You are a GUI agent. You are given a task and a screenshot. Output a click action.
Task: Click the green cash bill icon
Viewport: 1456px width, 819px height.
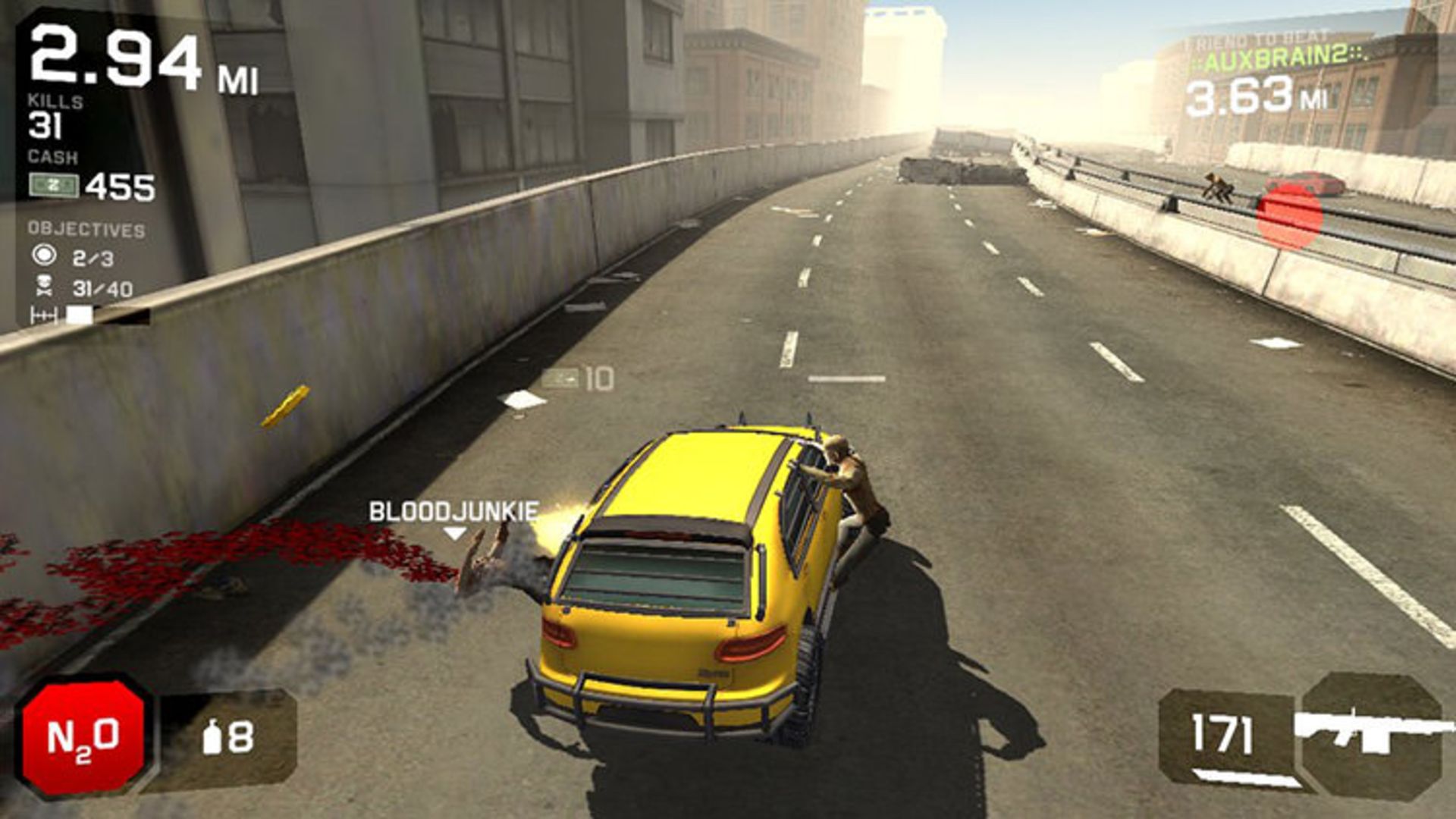pos(55,183)
